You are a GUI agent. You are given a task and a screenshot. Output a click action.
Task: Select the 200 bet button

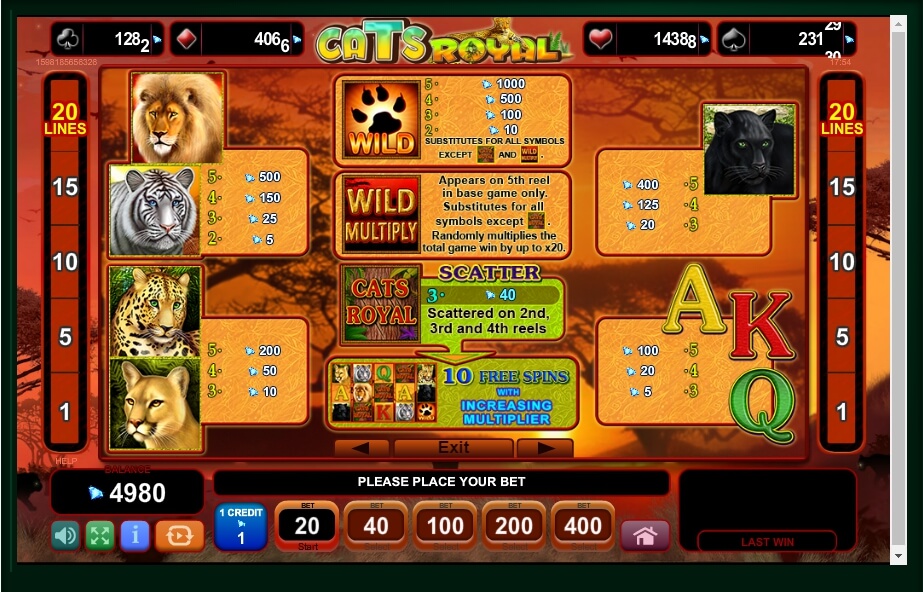[514, 526]
